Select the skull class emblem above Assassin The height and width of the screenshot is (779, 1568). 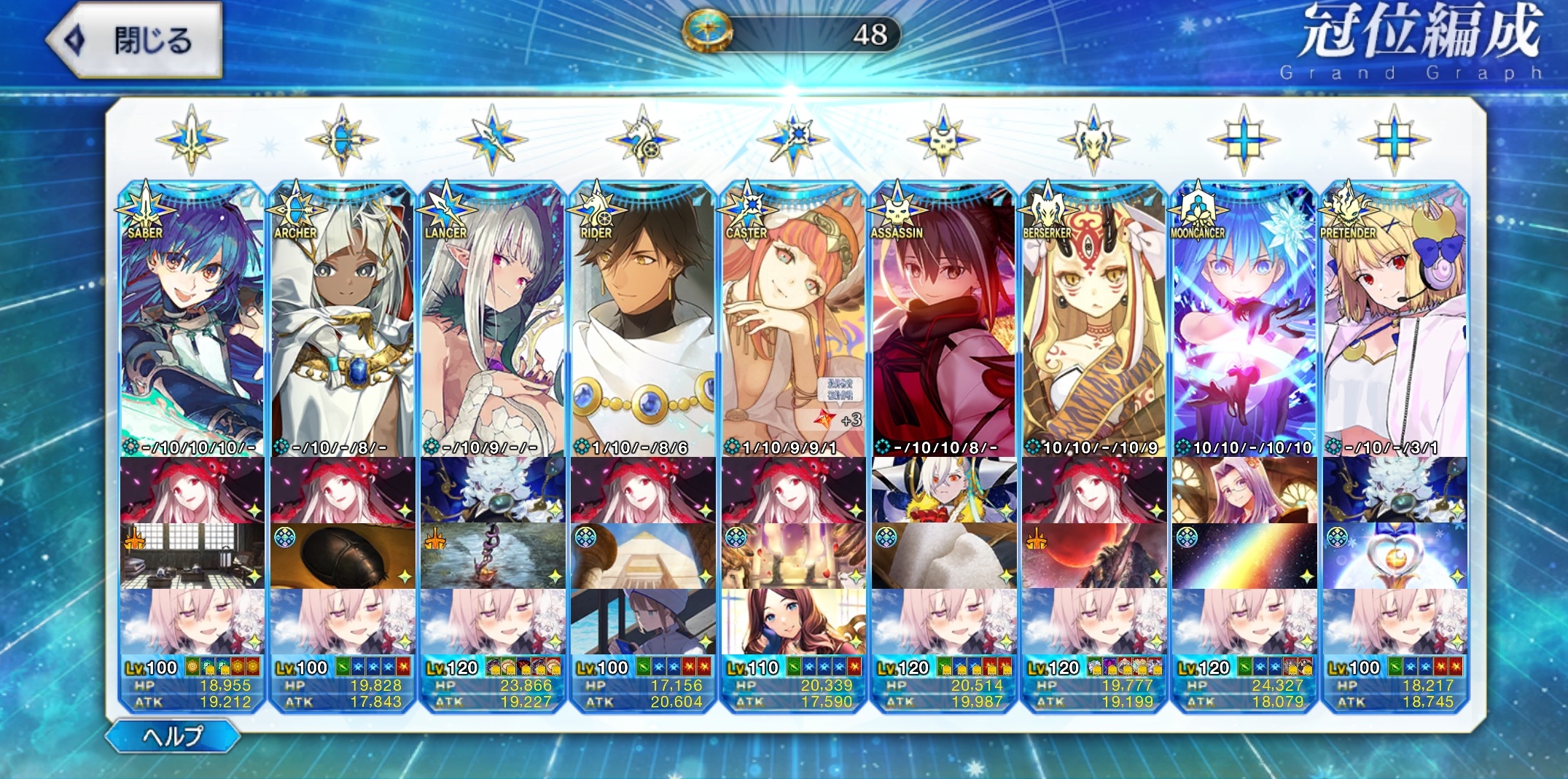coord(943,139)
